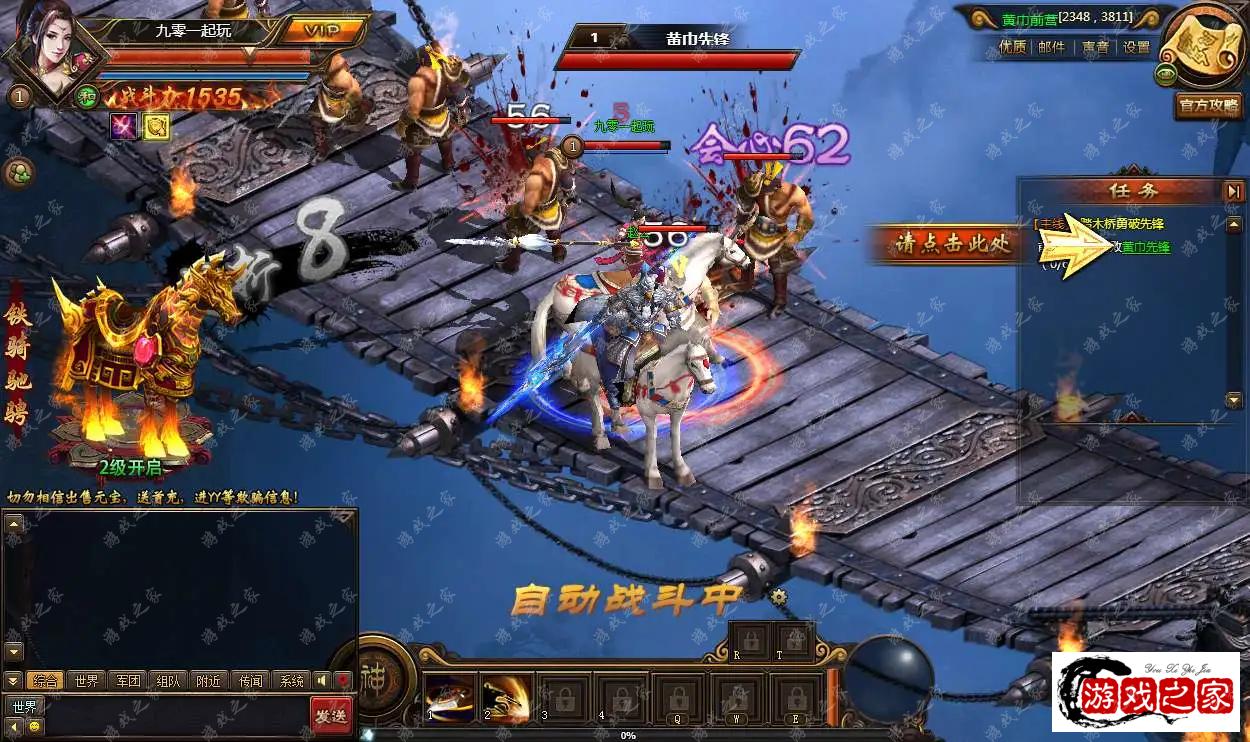
Task: Collapse the 任务 quest panel
Action: [1234, 190]
